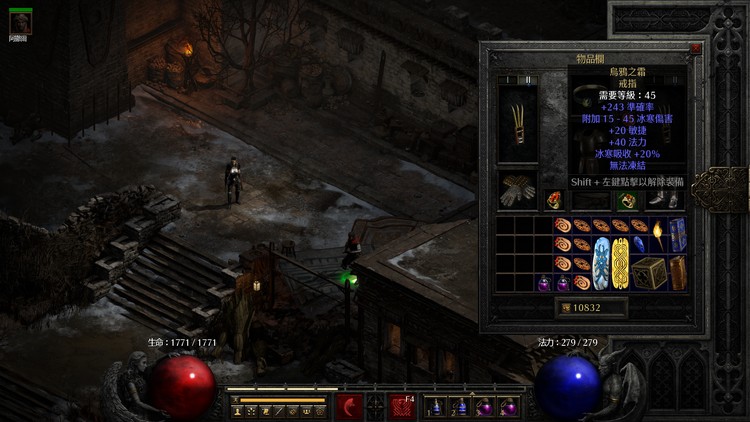Select the green-gem ring slot
750x422 pixels.
tap(628, 200)
